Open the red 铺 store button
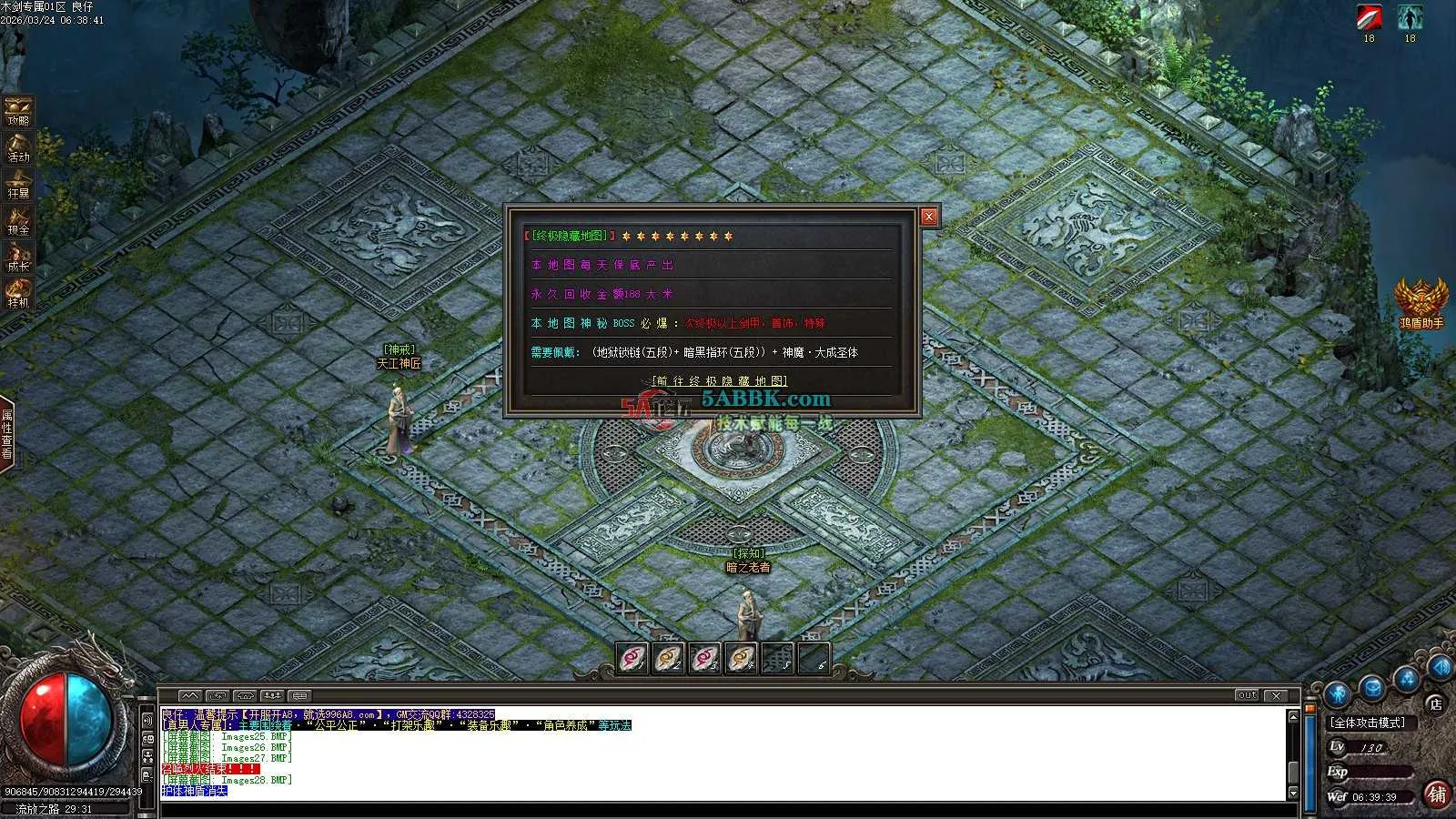This screenshot has height=819, width=1456. 1437,794
